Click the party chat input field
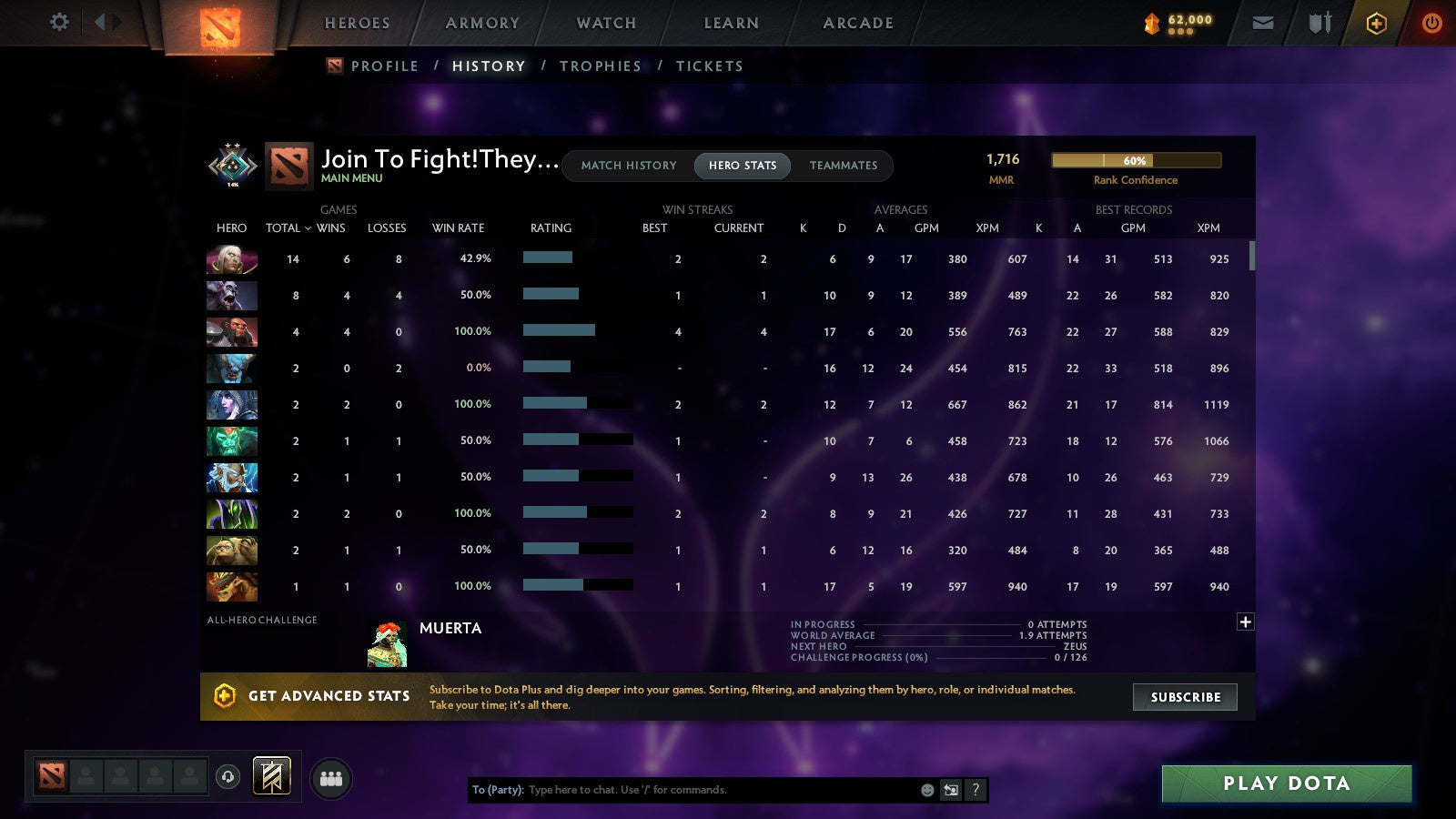This screenshot has width=1456, height=819. point(682,790)
